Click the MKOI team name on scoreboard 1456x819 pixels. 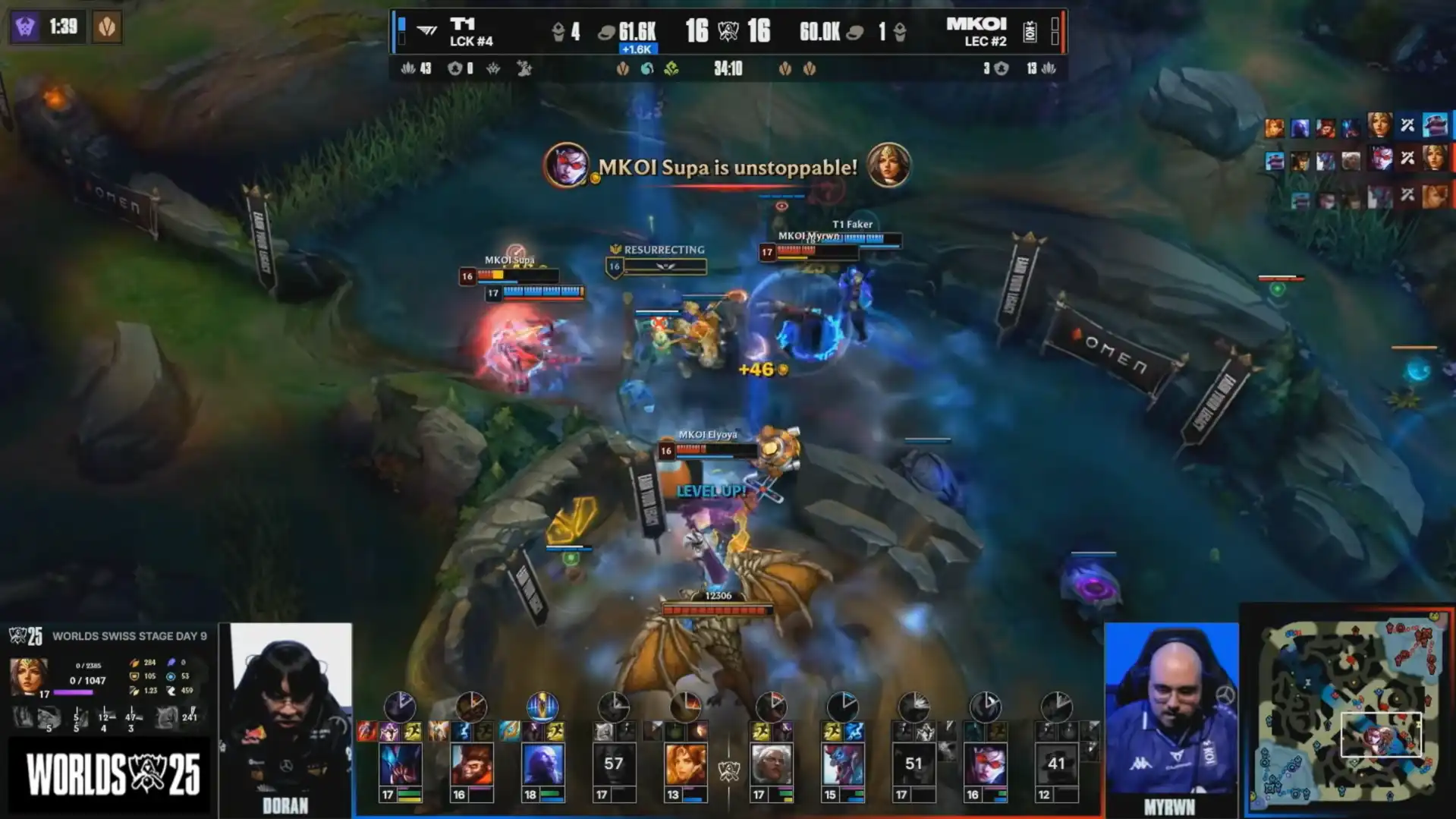(976, 25)
